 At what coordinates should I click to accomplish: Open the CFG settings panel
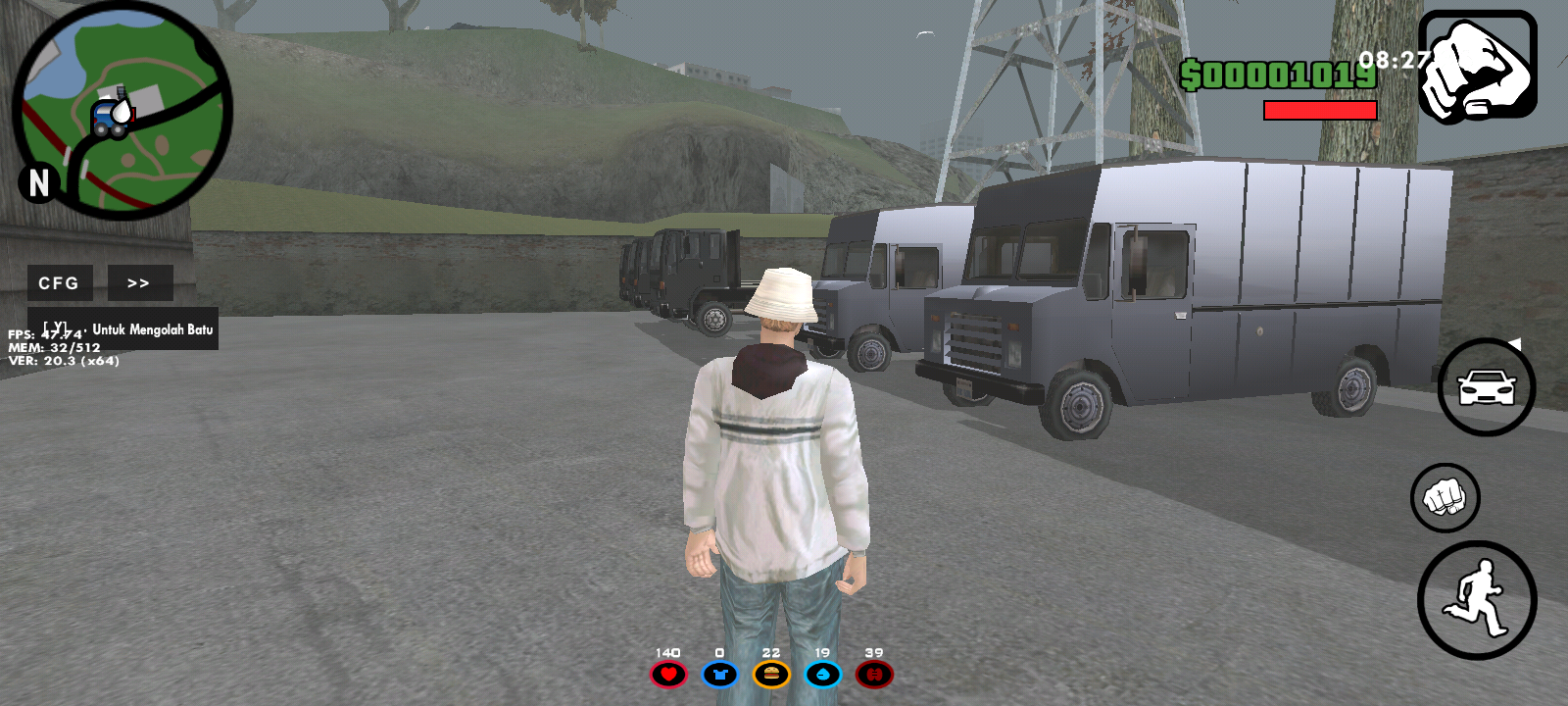click(x=59, y=283)
